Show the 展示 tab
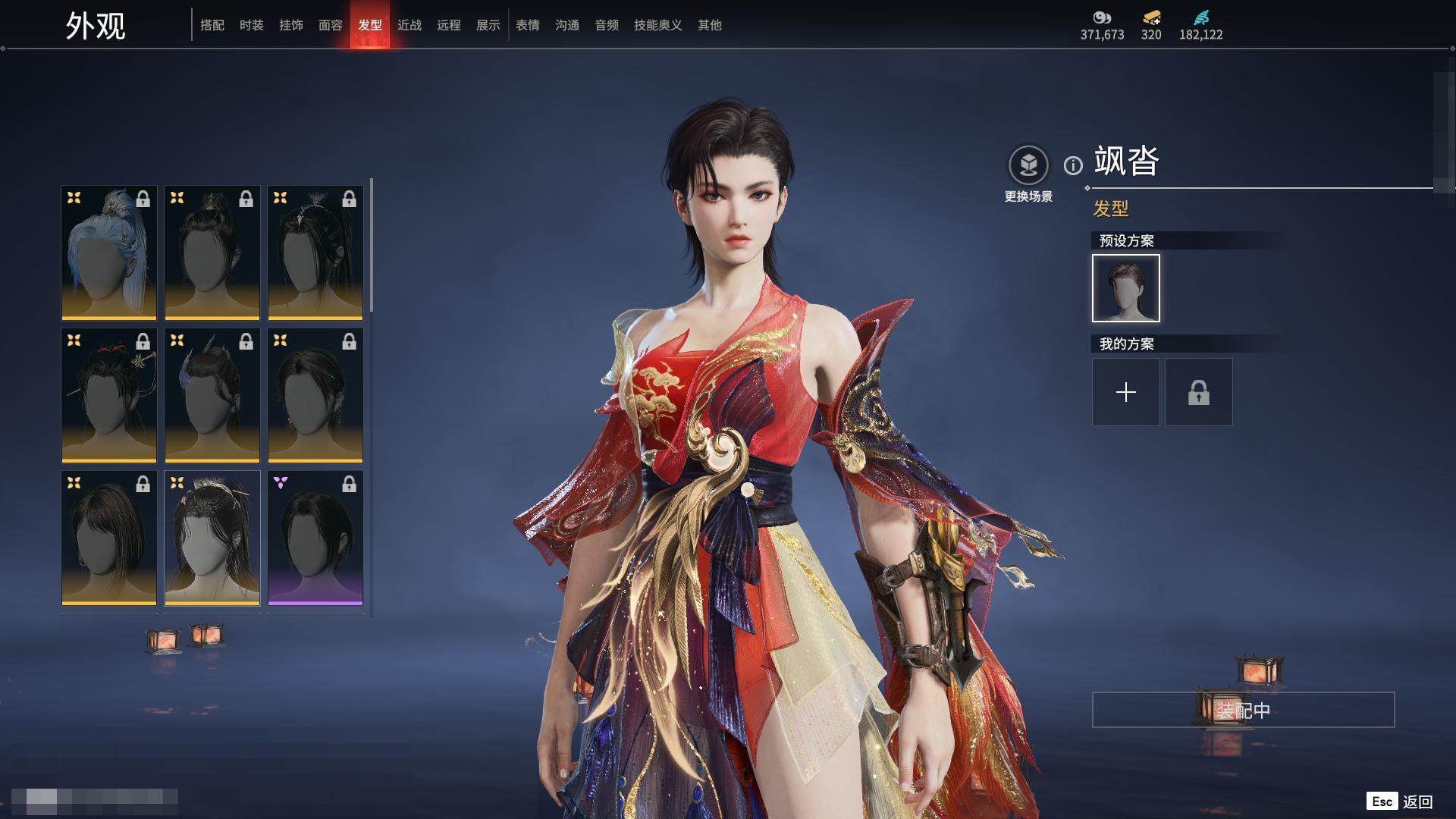The height and width of the screenshot is (819, 1456). [x=488, y=25]
